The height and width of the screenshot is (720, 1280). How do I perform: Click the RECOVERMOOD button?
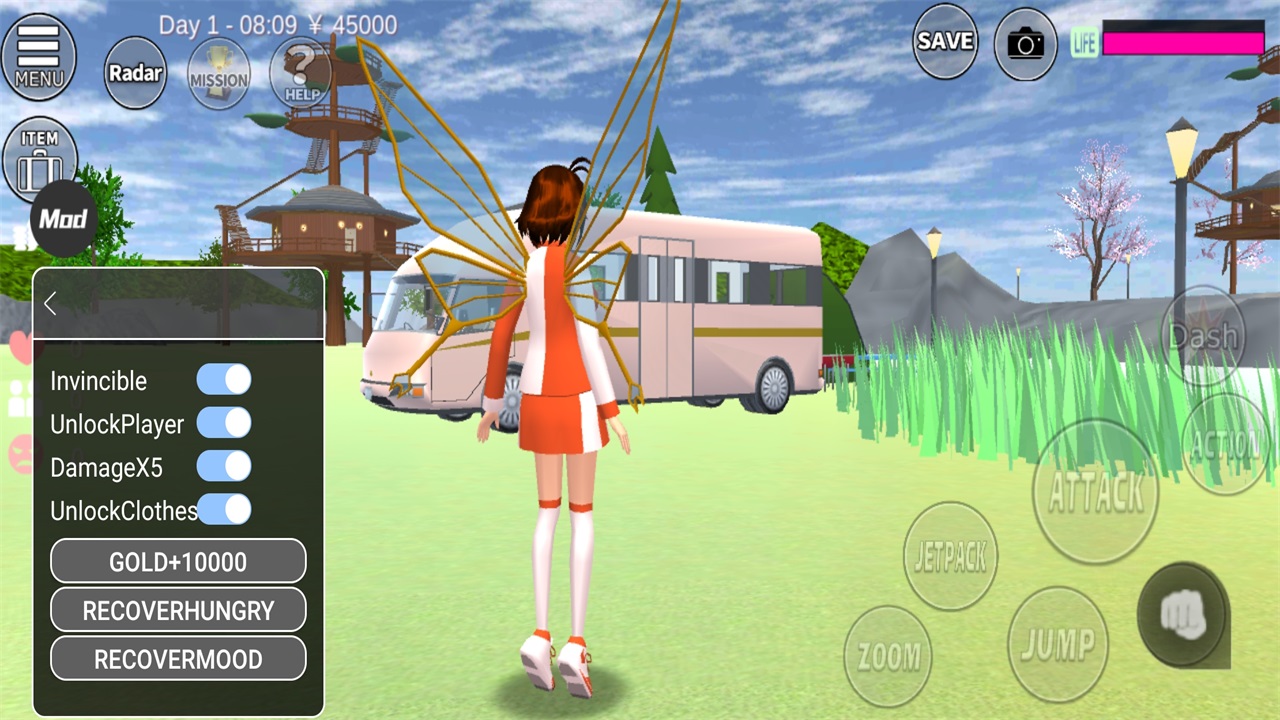click(178, 659)
